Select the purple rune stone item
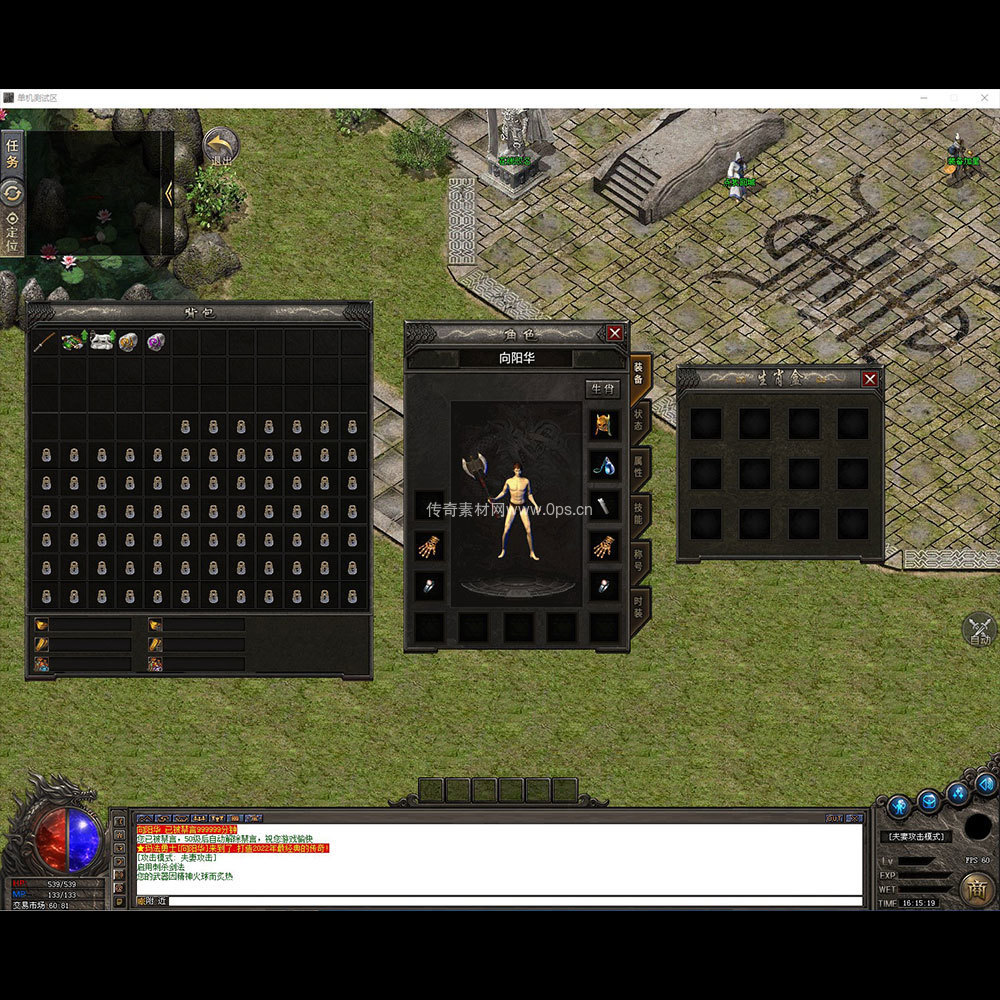This screenshot has height=1000, width=1000. pos(156,342)
